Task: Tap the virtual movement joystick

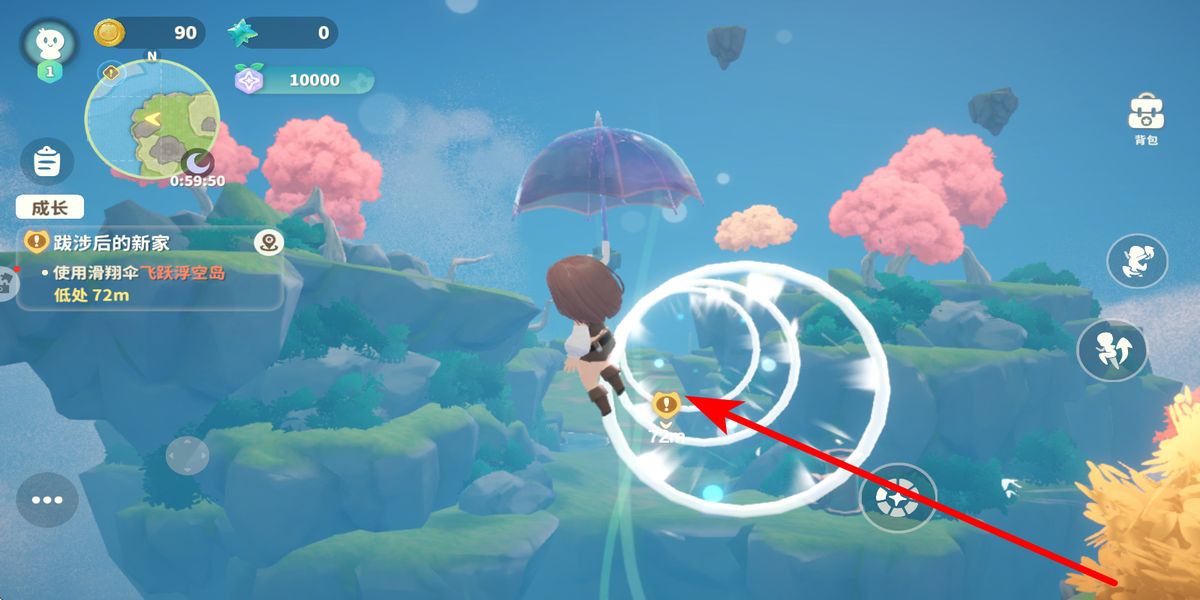Action: [x=187, y=456]
